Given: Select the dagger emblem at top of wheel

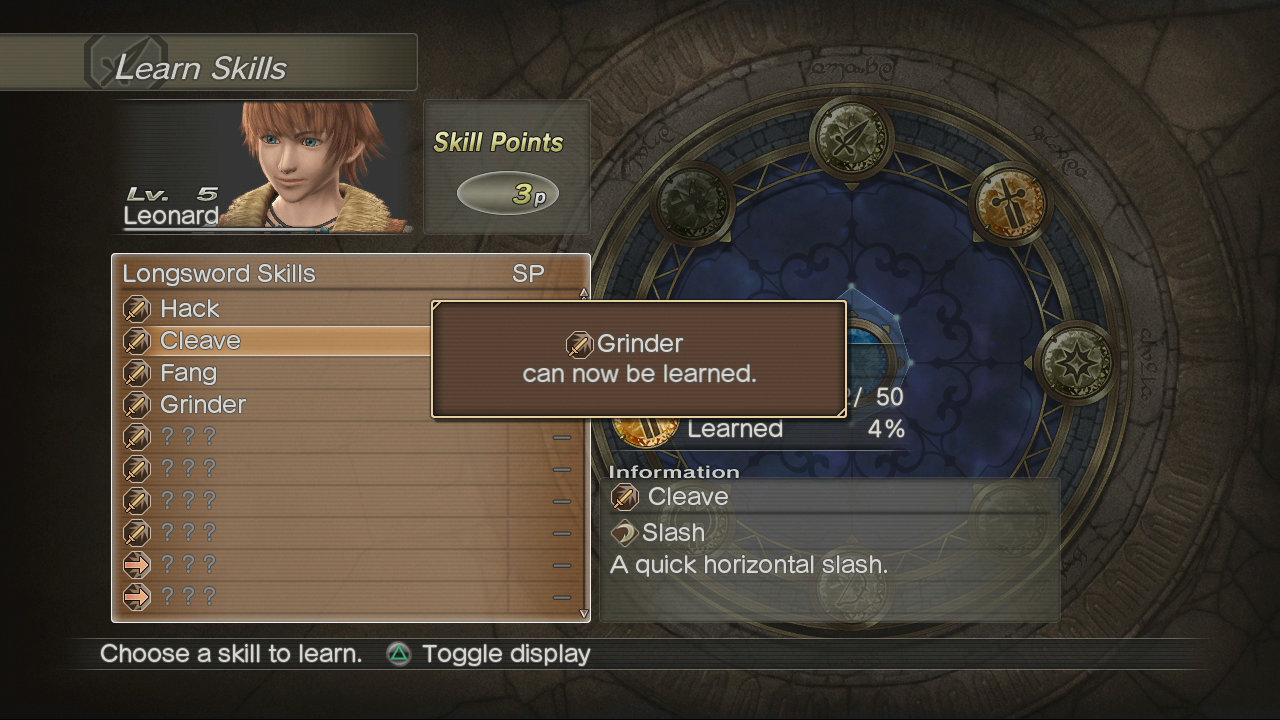Looking at the screenshot, I should click(851, 138).
